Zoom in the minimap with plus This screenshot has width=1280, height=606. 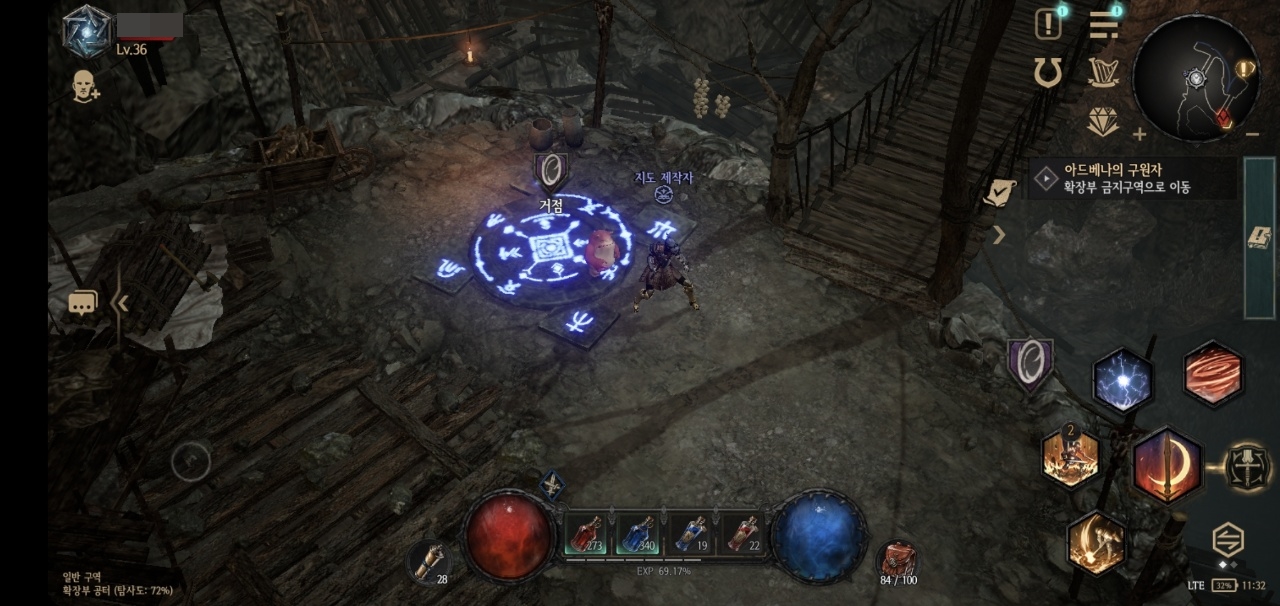coord(1139,134)
